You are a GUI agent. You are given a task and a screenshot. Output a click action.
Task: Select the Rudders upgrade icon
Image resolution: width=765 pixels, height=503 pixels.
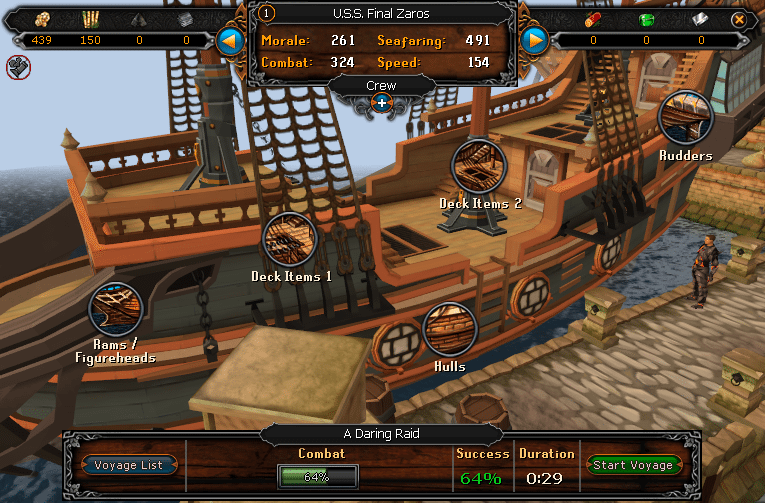pos(685,118)
